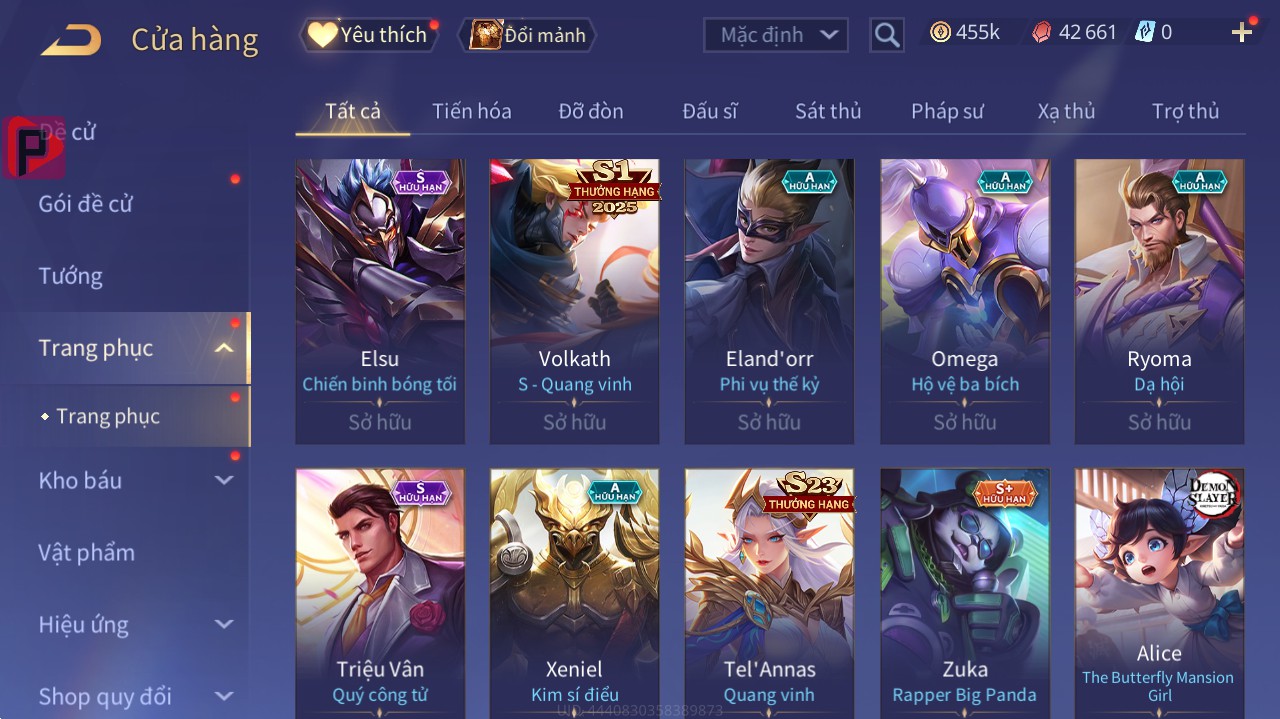Add currency with the plus button
The width and height of the screenshot is (1280, 719).
point(1242,33)
